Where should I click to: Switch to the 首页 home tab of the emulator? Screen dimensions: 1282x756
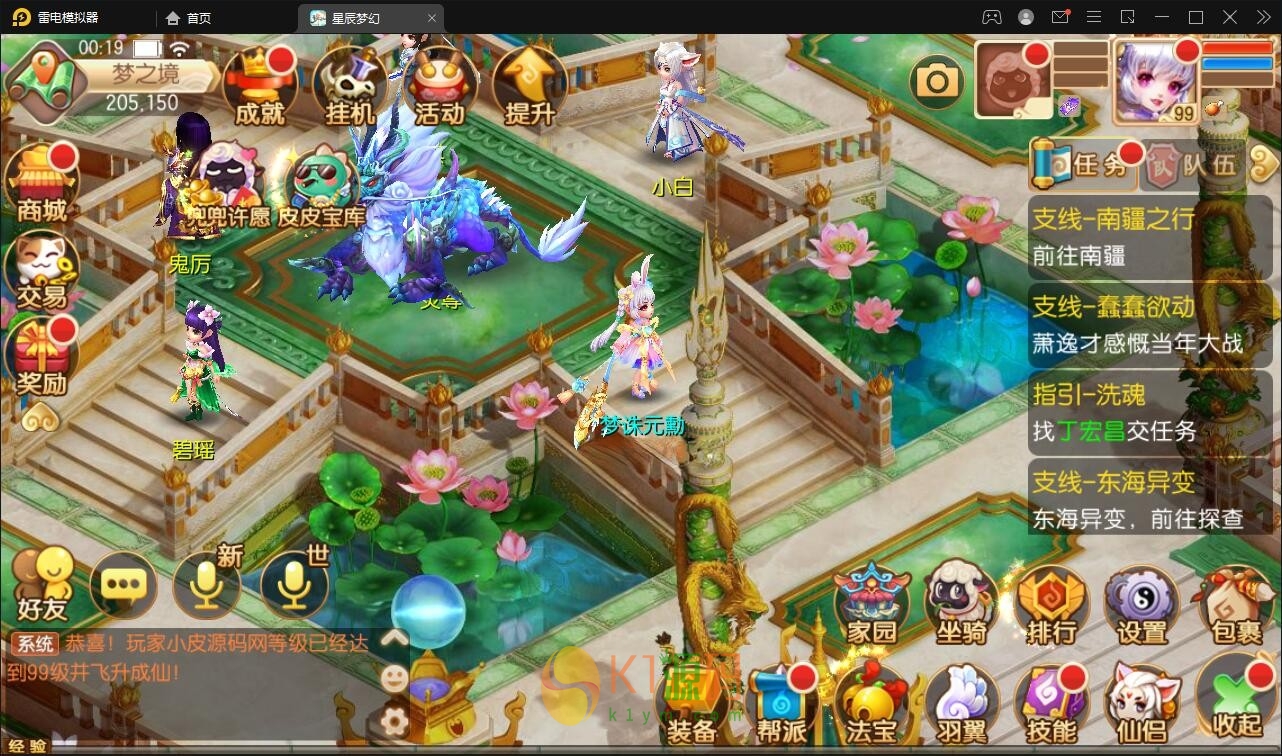point(189,18)
